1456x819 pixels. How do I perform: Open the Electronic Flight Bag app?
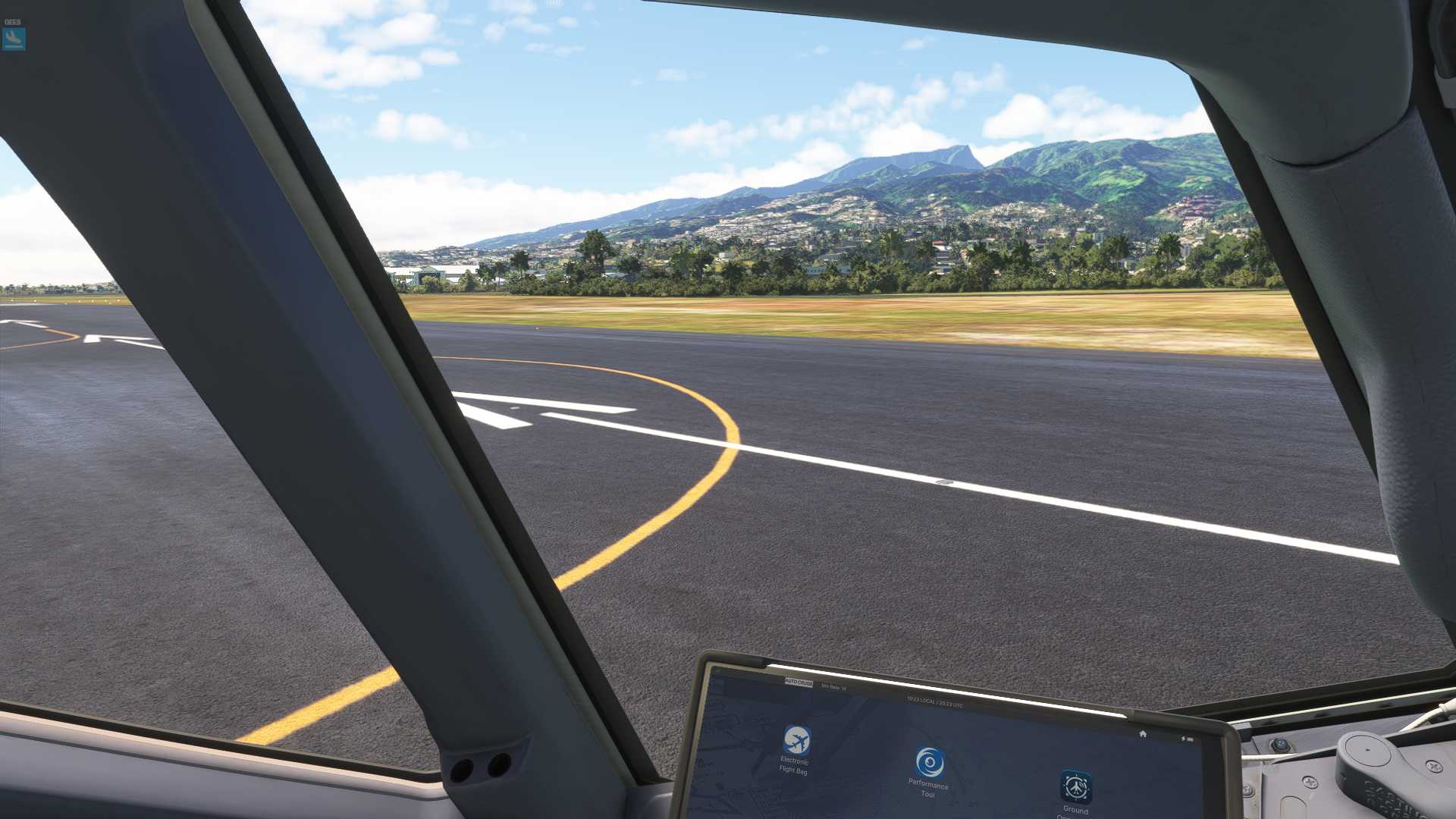pos(796,740)
